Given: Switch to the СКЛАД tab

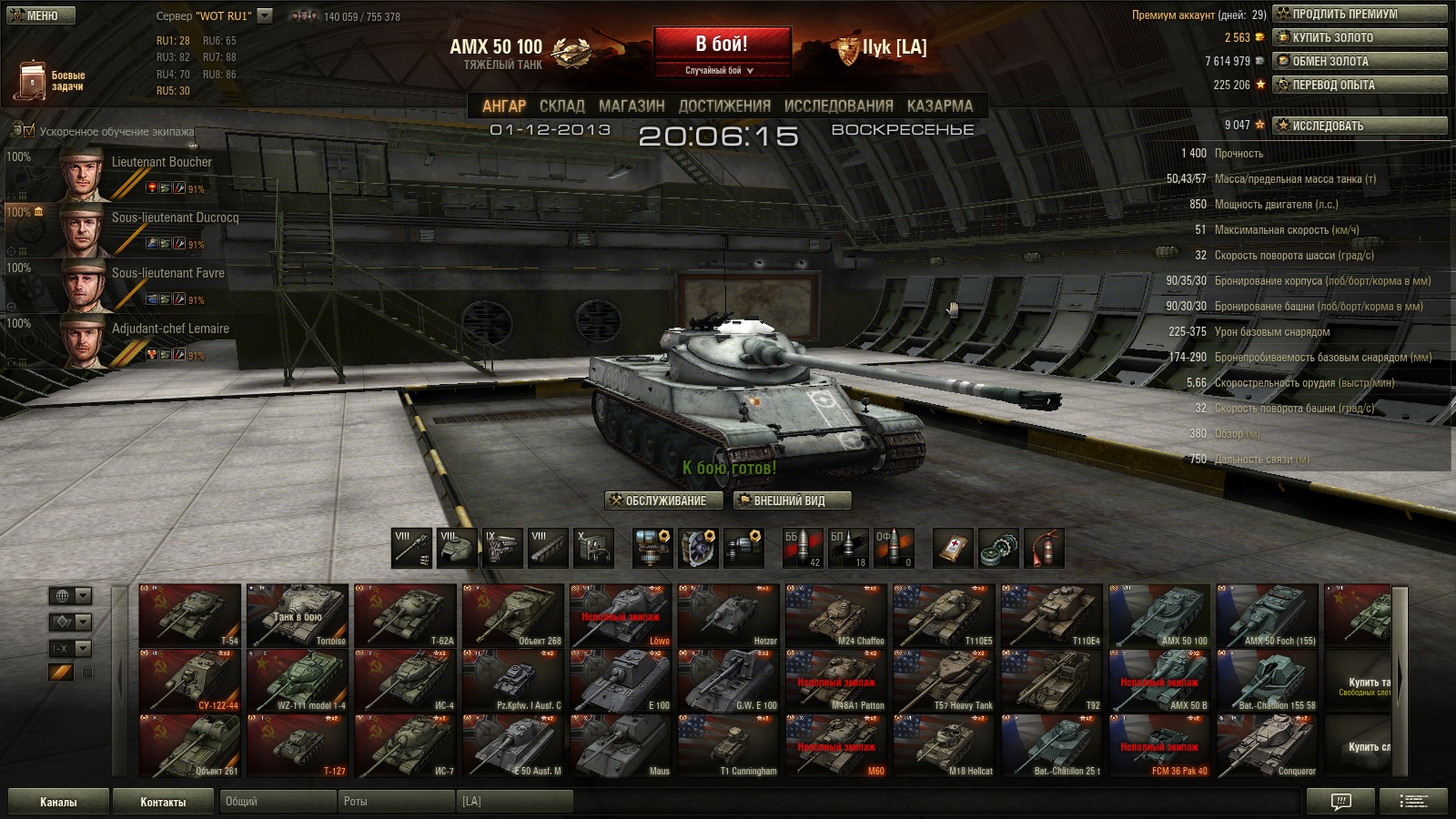Looking at the screenshot, I should coord(561,106).
